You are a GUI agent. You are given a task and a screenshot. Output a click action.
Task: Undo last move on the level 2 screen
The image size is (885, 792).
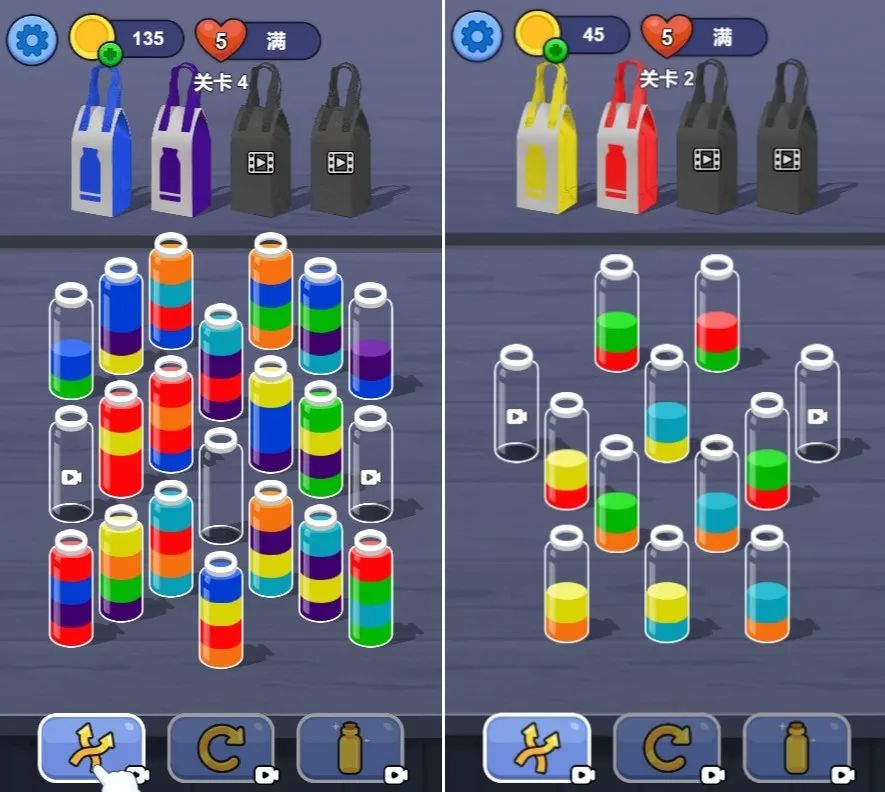coord(666,748)
